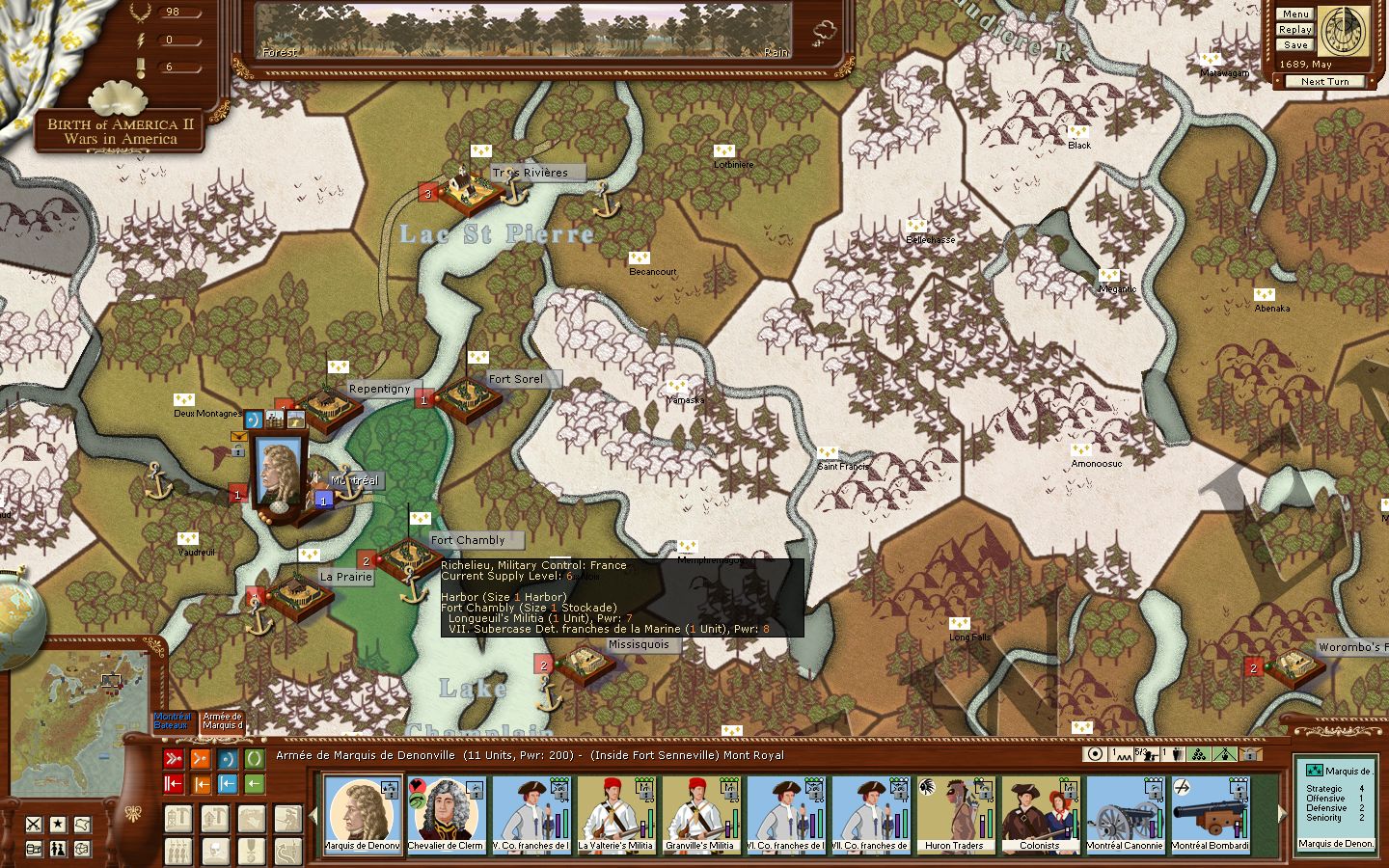The width and height of the screenshot is (1389, 868).
Task: Select the Armée de Marquis stack tab
Action: coord(223,721)
